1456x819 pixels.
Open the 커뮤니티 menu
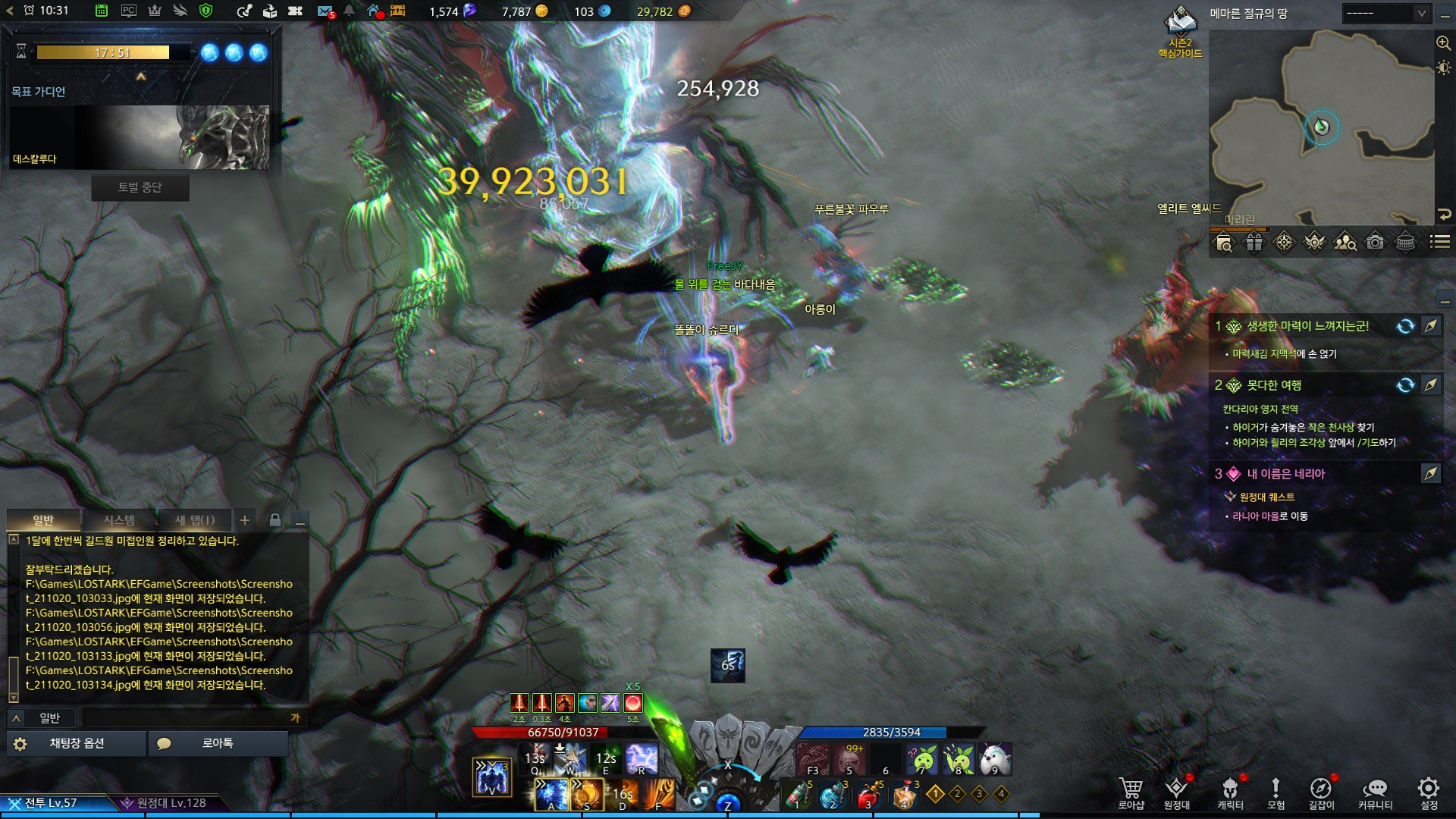click(1375, 792)
